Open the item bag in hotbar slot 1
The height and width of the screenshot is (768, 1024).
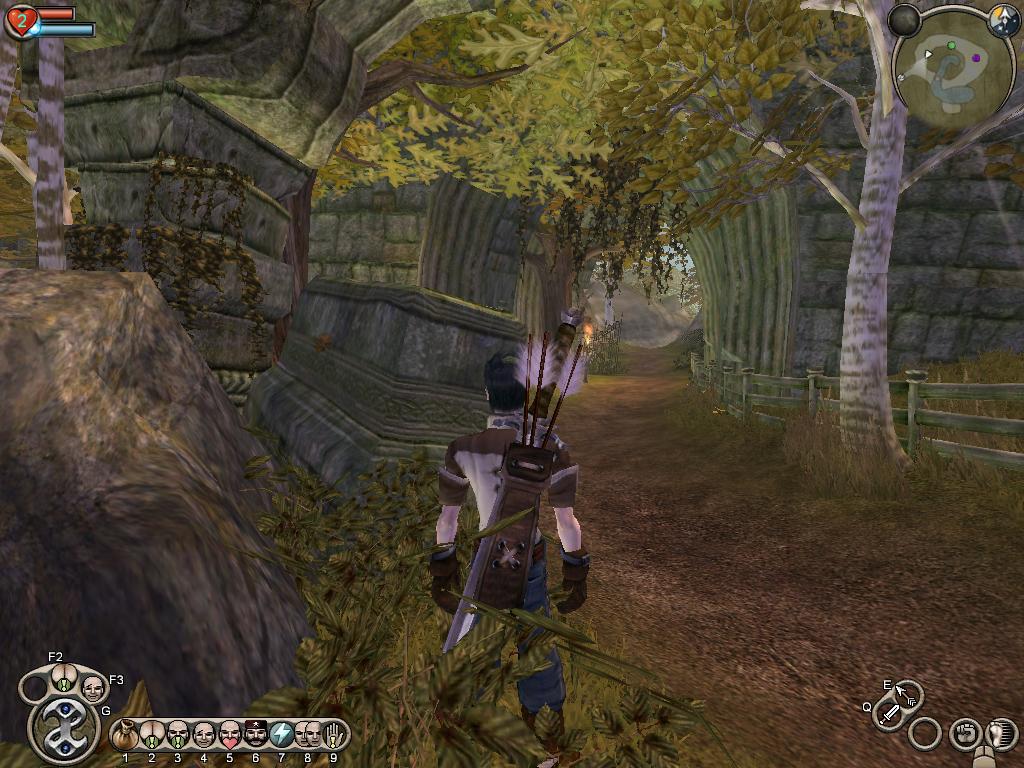click(126, 735)
